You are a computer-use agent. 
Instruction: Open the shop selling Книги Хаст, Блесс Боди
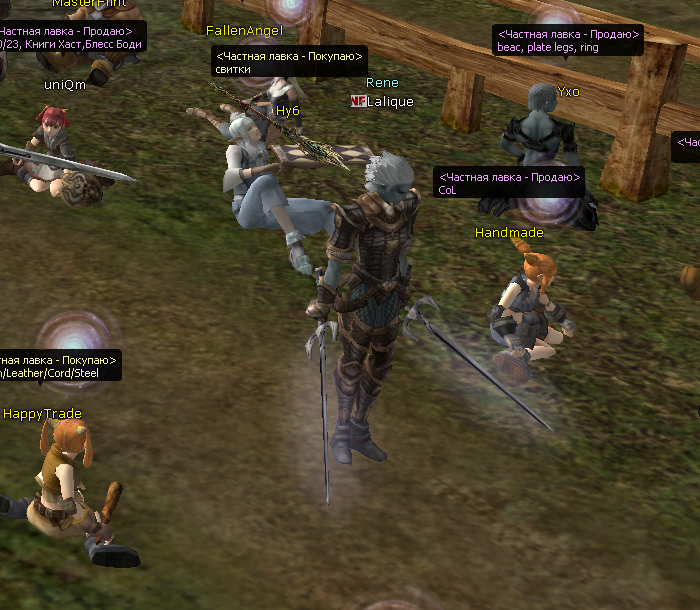pyautogui.click(x=70, y=38)
